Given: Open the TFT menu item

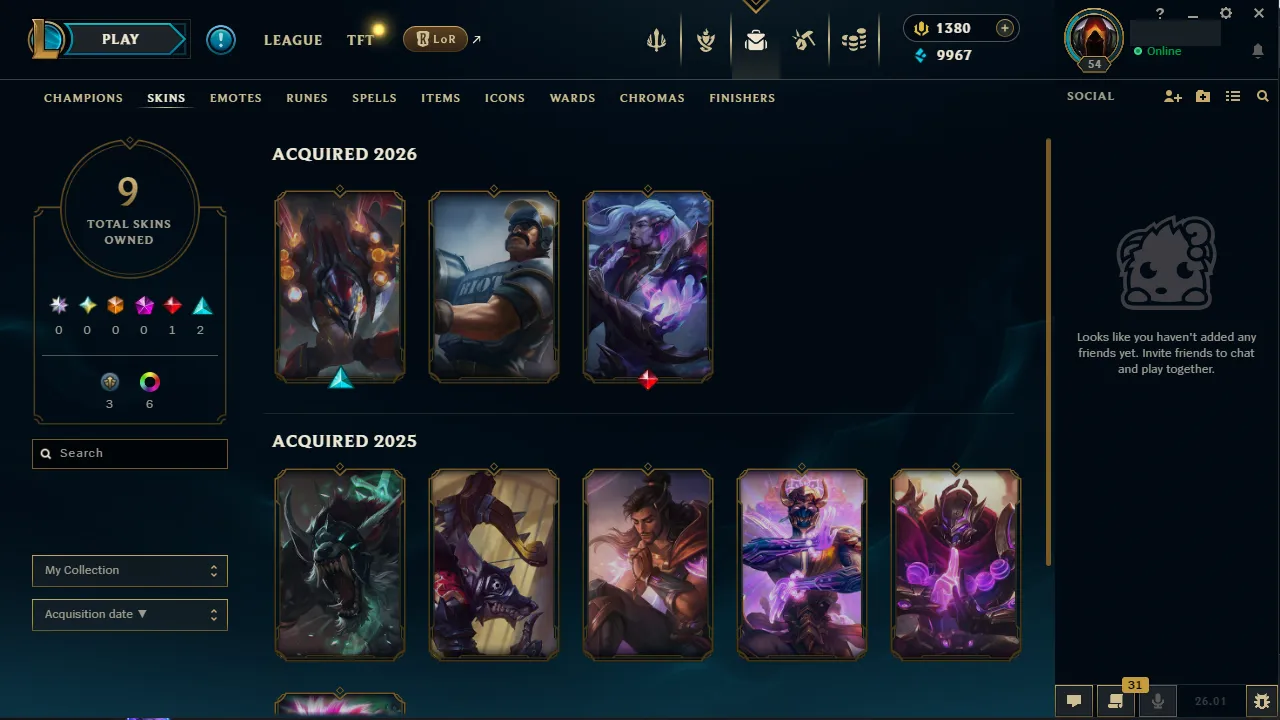Looking at the screenshot, I should (x=360, y=40).
